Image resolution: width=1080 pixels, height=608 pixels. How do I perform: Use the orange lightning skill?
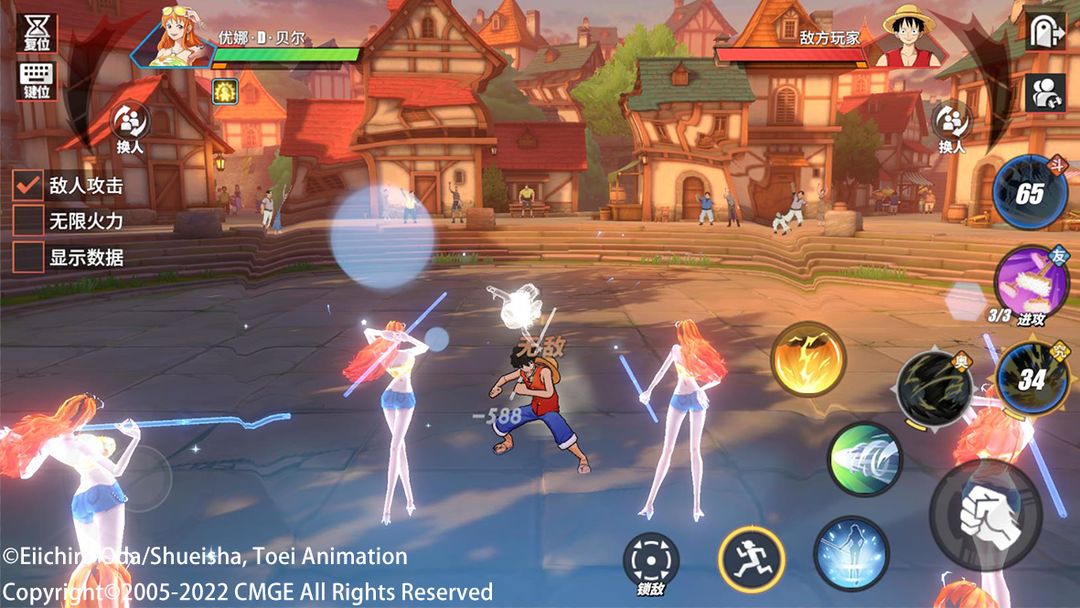pyautogui.click(x=808, y=359)
